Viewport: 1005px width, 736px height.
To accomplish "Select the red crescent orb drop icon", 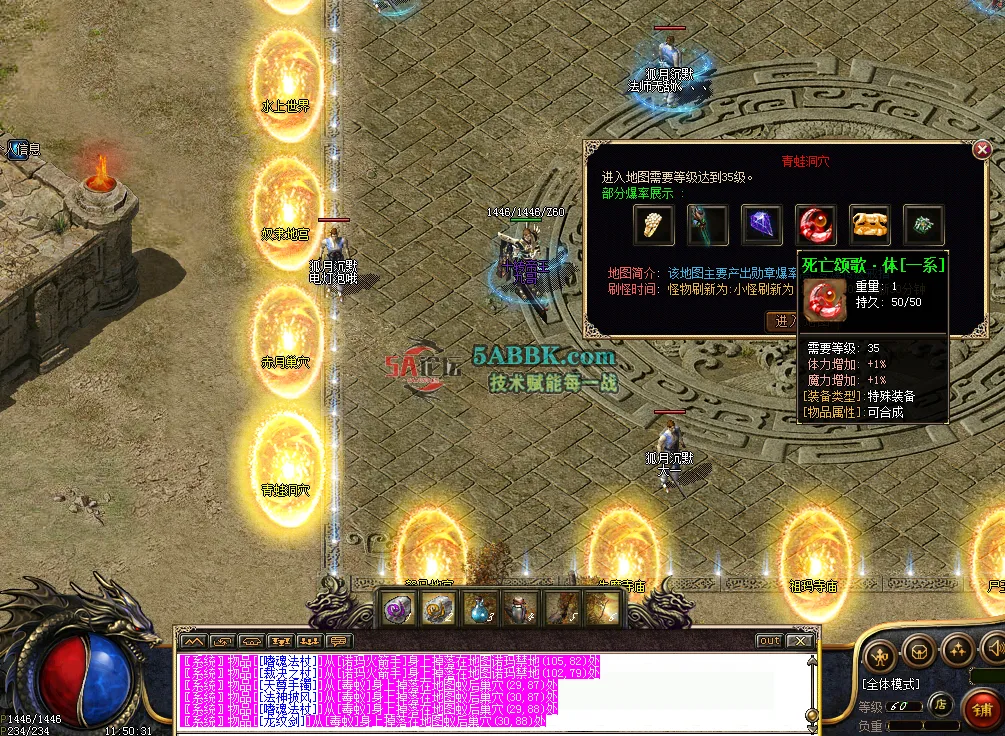I will (x=816, y=225).
